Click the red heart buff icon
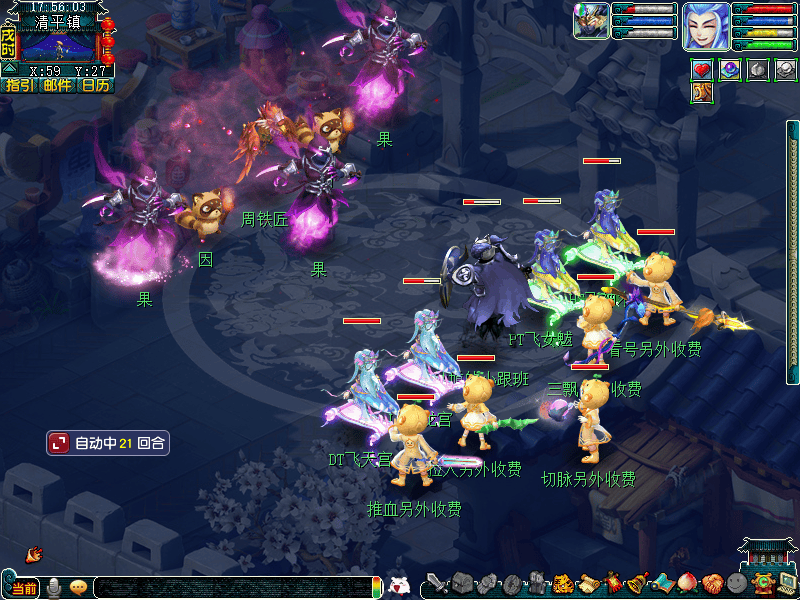The height and width of the screenshot is (600, 800). pyautogui.click(x=703, y=70)
